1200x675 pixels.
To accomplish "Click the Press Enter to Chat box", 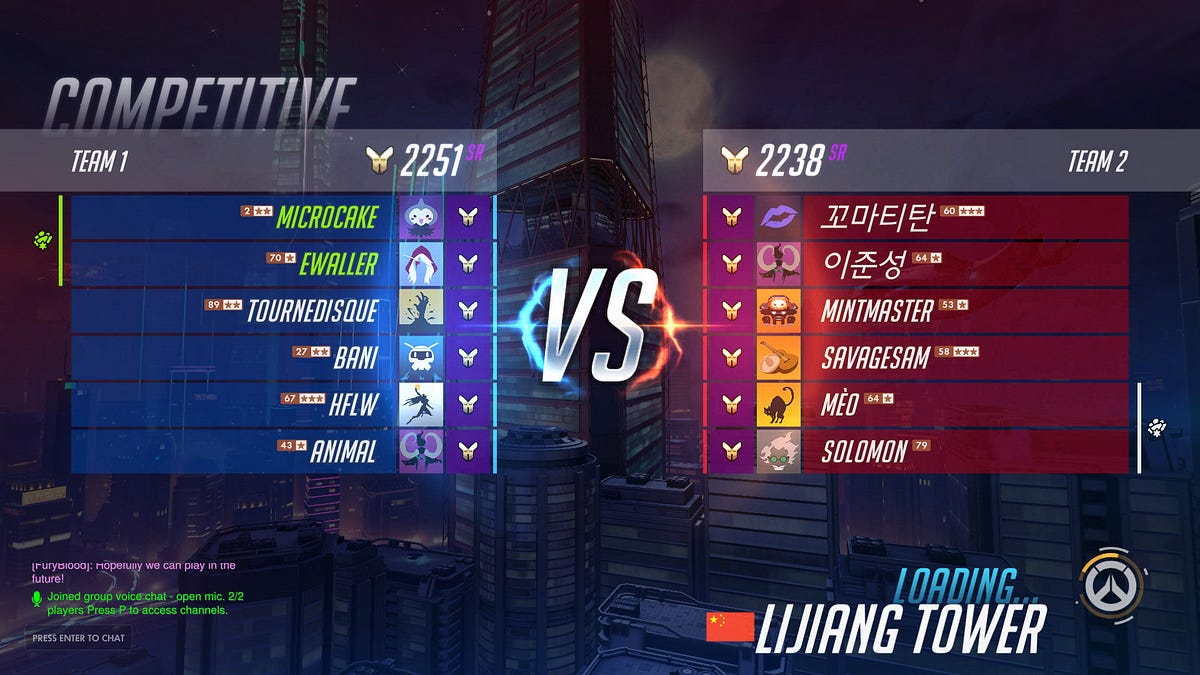I will (x=78, y=638).
